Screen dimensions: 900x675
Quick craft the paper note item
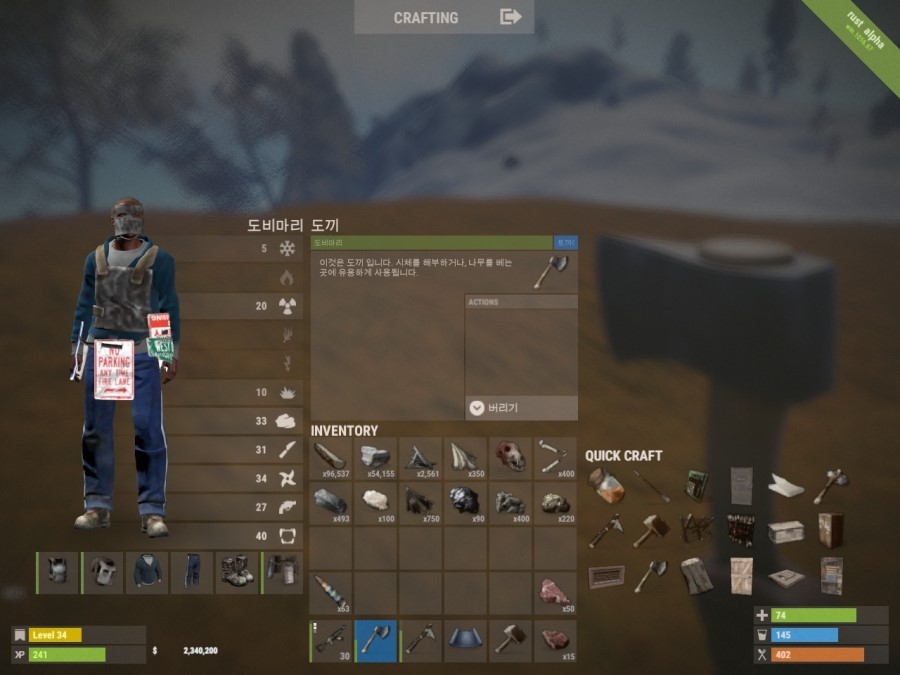point(786,487)
